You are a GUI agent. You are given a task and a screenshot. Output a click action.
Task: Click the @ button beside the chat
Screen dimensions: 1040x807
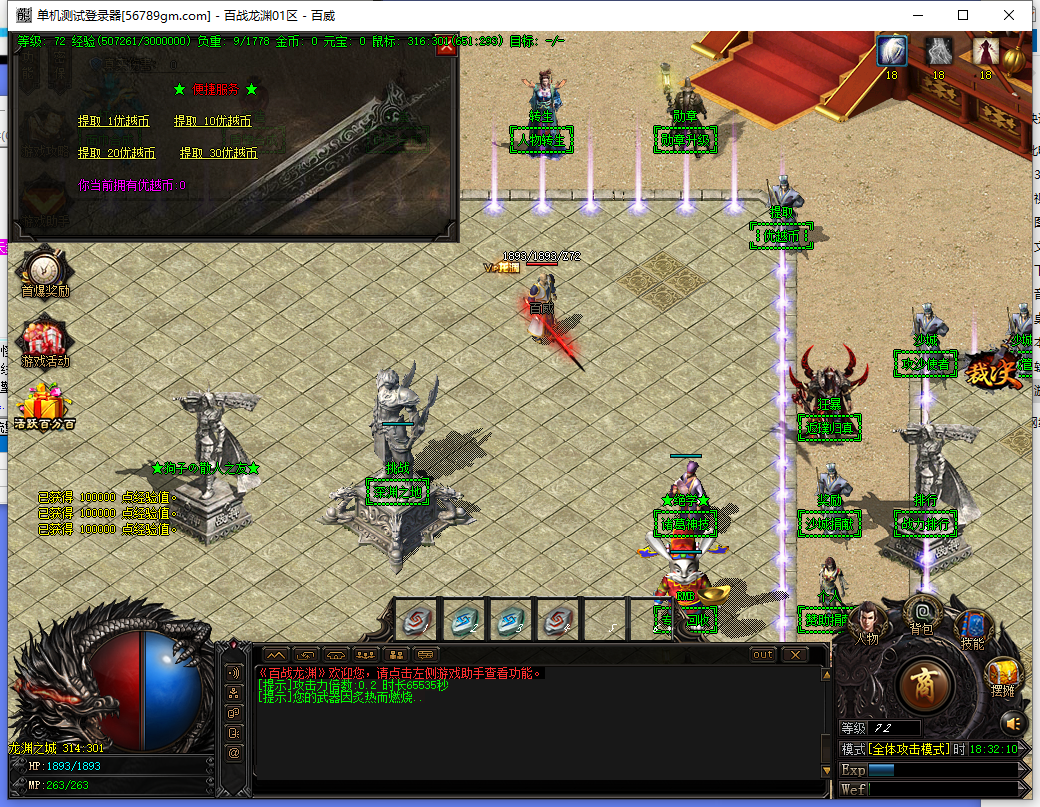[x=234, y=752]
